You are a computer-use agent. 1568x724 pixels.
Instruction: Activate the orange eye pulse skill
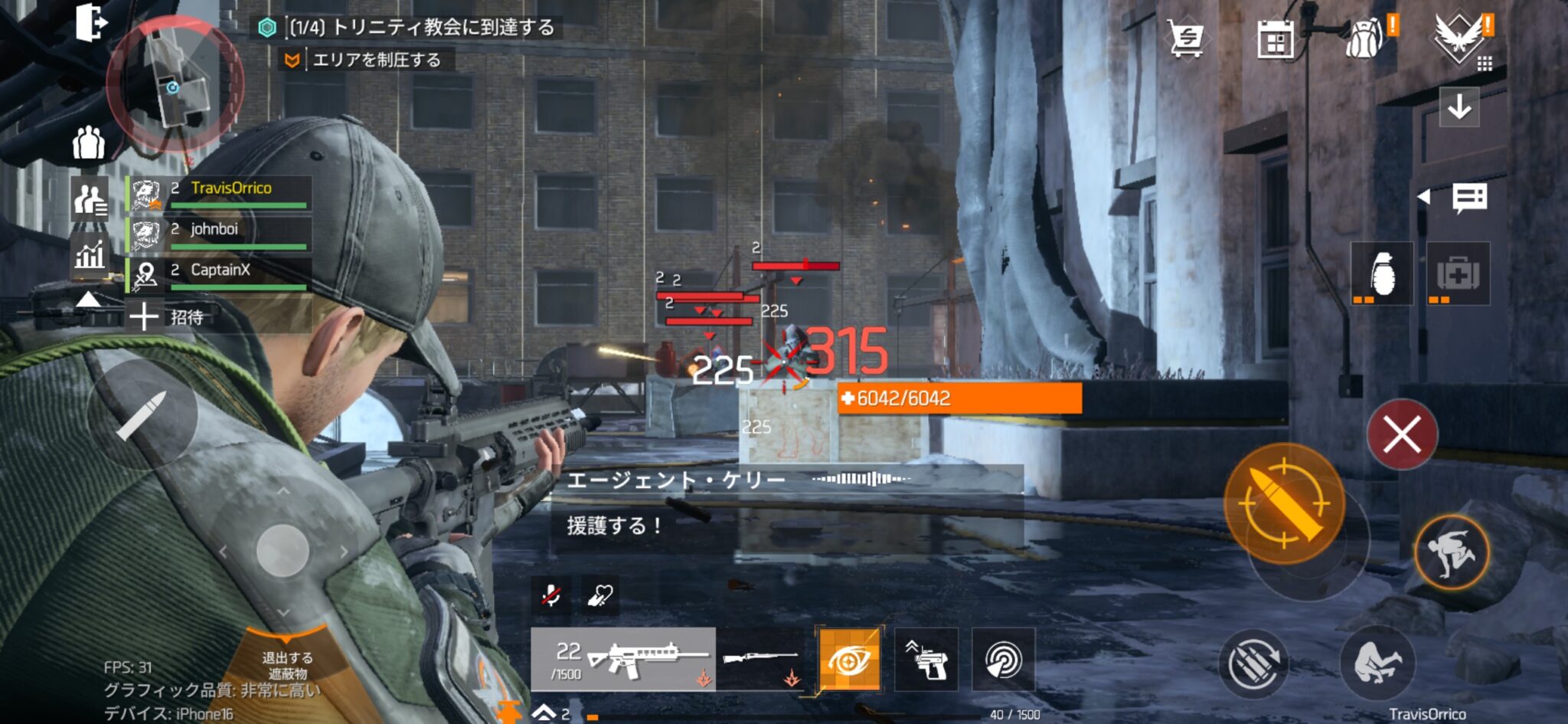pyautogui.click(x=849, y=660)
